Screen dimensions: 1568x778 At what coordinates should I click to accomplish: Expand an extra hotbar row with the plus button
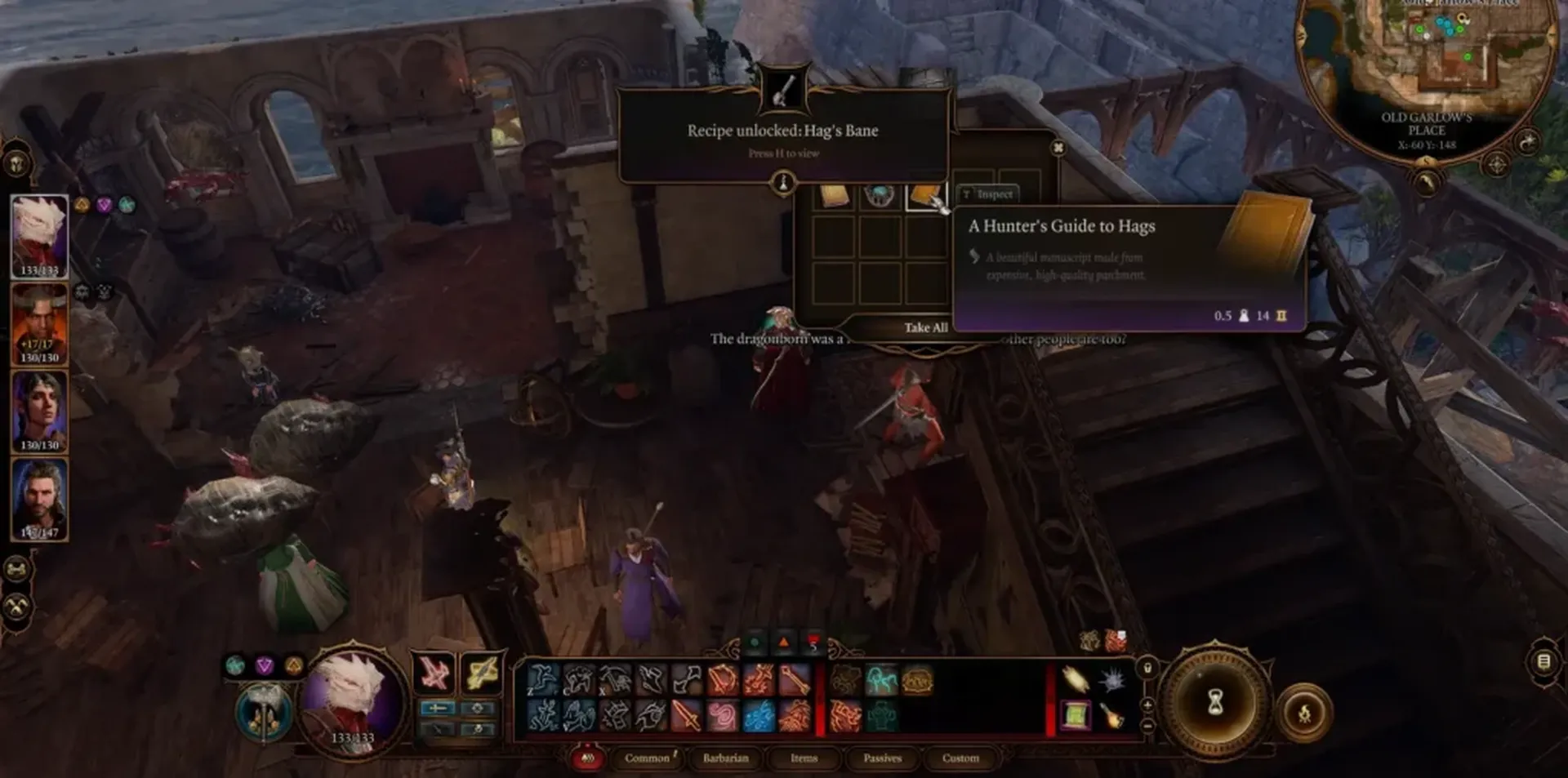[x=1148, y=704]
